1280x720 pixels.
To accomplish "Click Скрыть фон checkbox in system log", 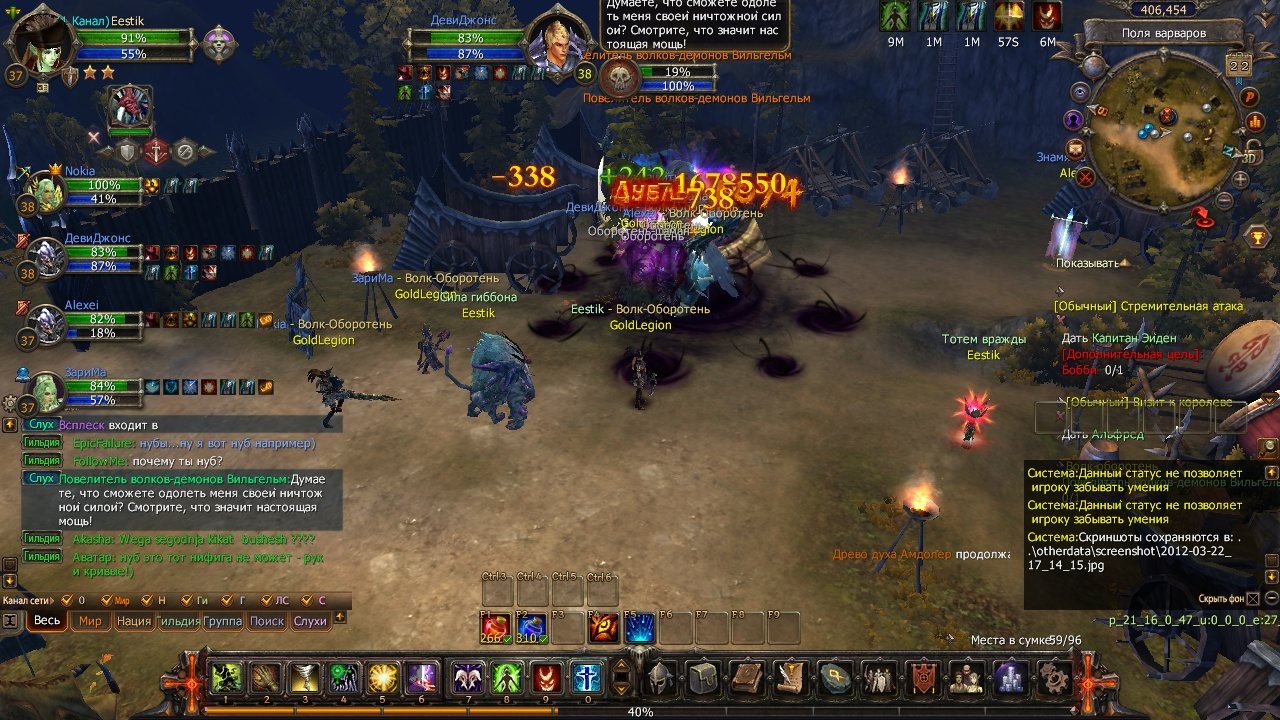I will point(1253,599).
